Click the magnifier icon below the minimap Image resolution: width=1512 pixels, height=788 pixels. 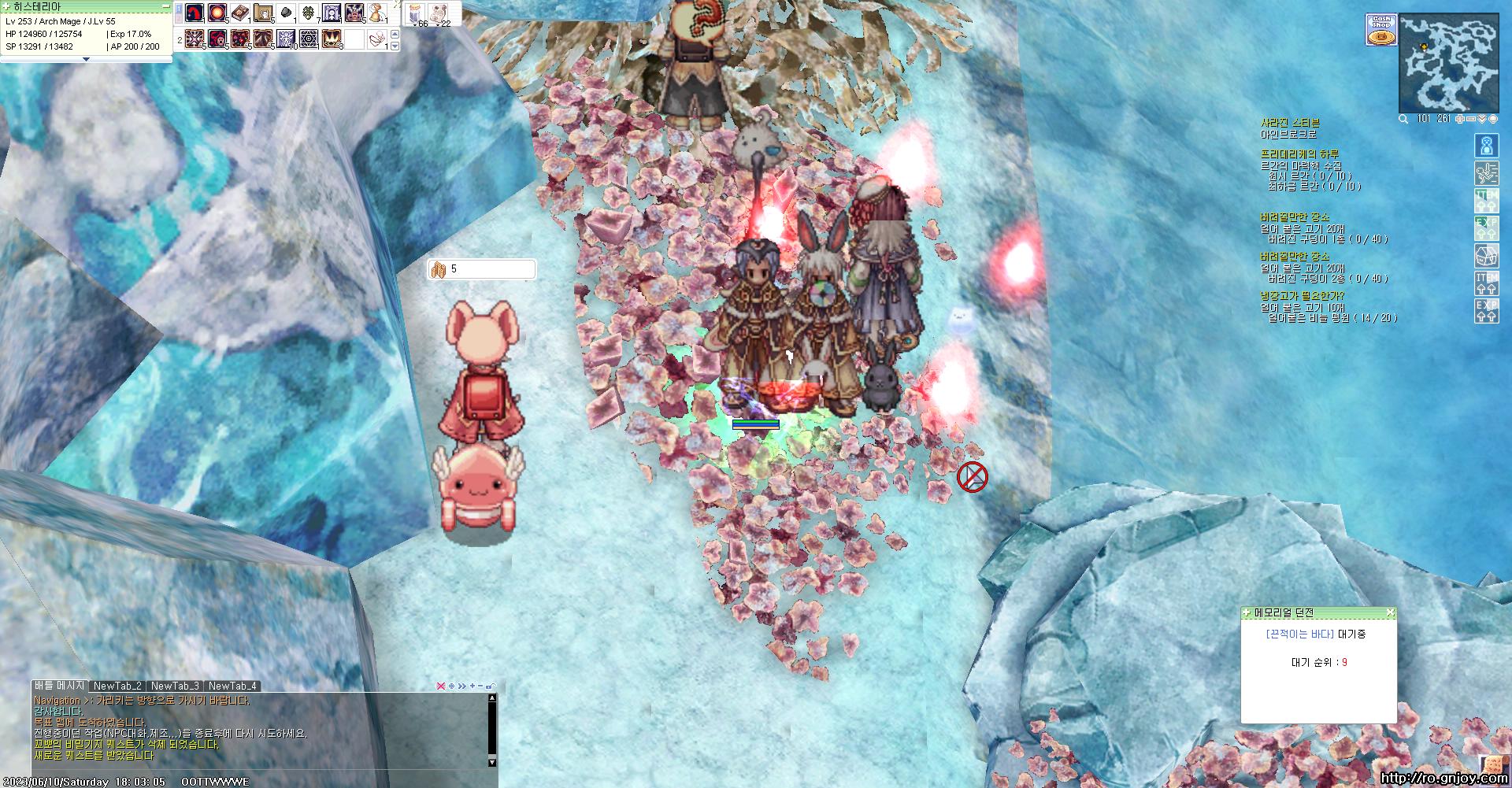pyautogui.click(x=1403, y=119)
